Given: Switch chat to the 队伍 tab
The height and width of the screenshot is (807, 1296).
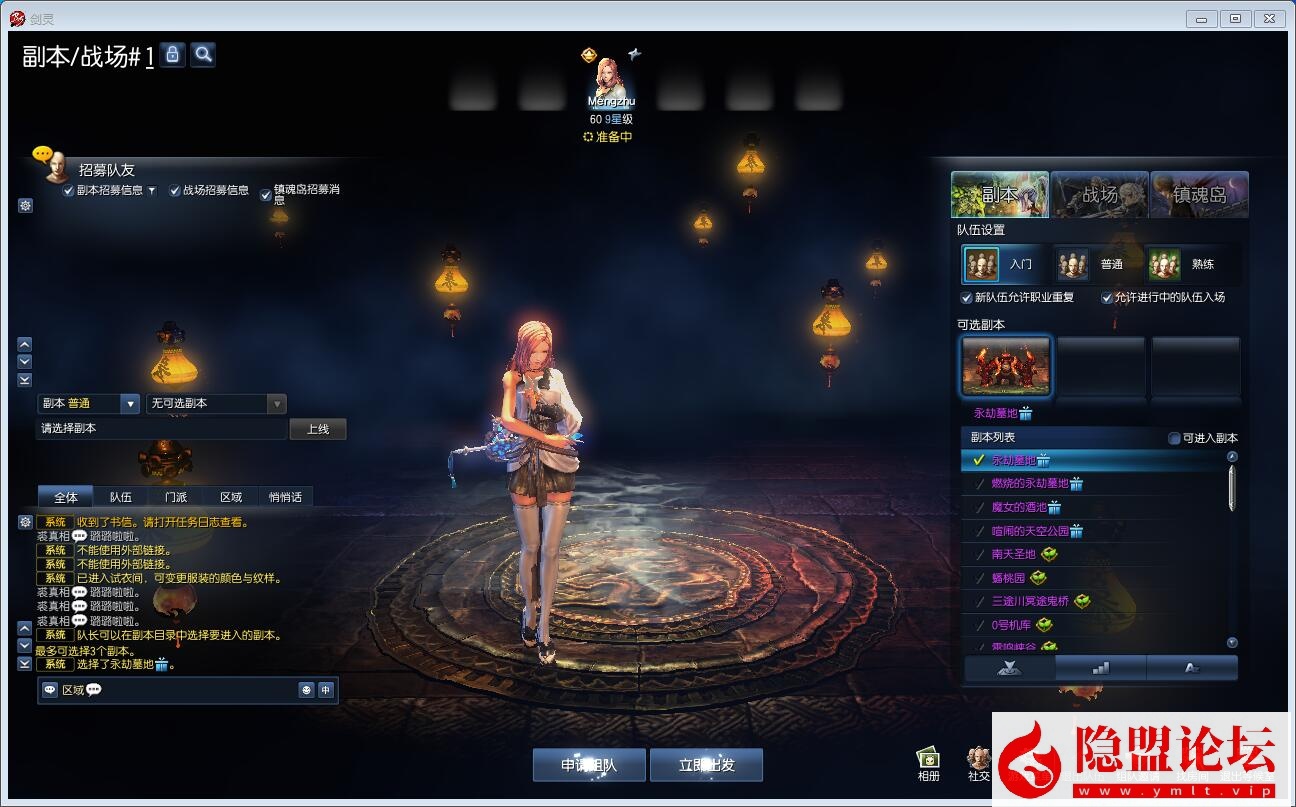Looking at the screenshot, I should (121, 497).
